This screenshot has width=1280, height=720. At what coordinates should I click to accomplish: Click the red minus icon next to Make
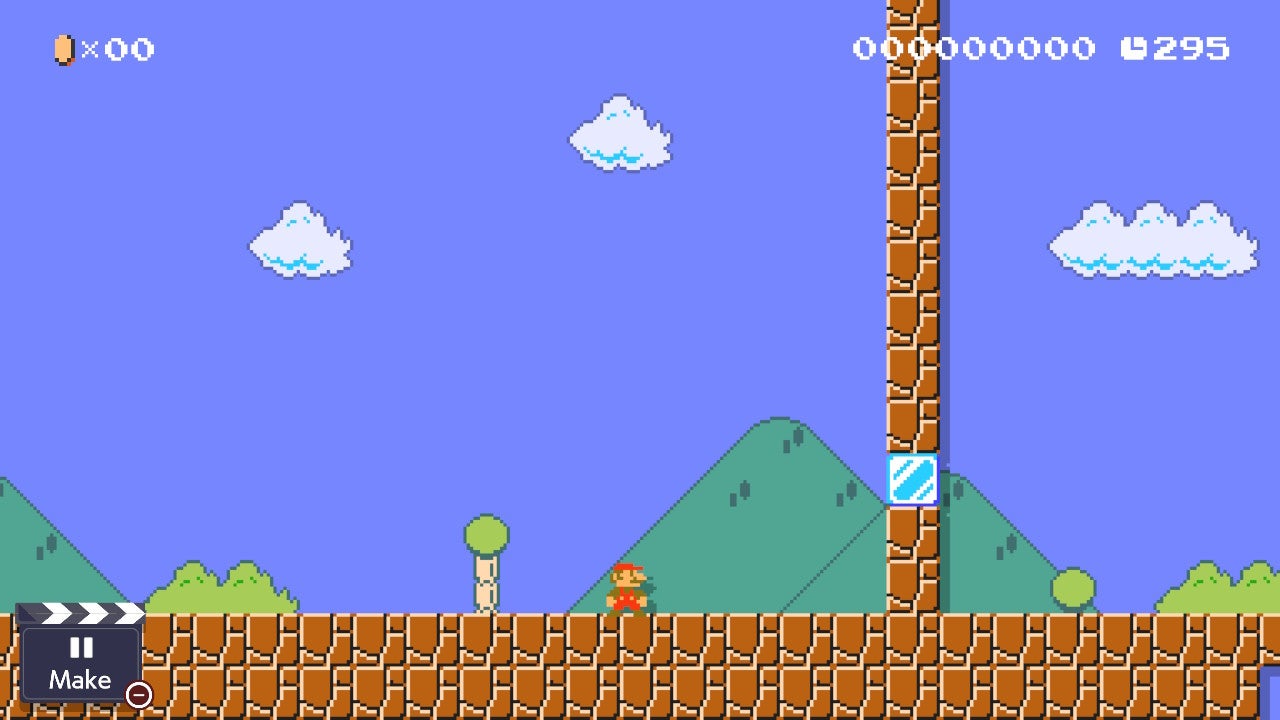point(138,694)
